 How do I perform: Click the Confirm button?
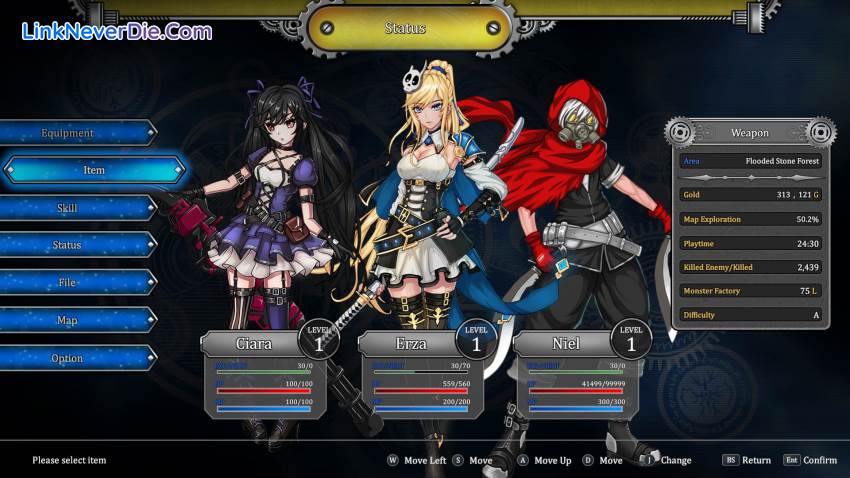click(810, 460)
